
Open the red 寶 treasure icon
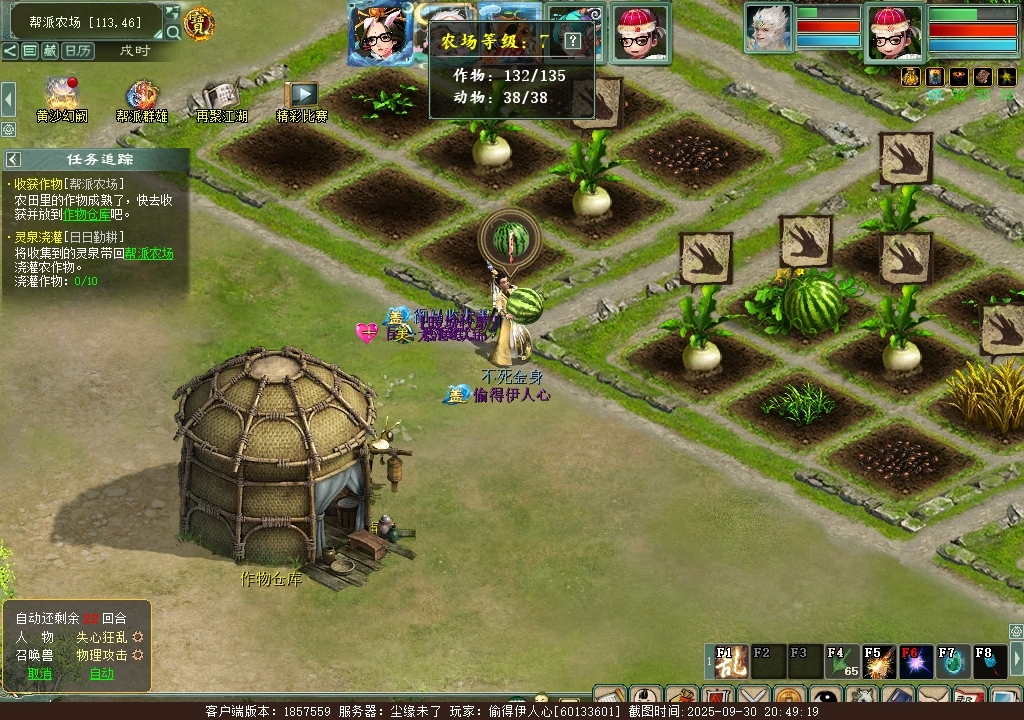(200, 22)
